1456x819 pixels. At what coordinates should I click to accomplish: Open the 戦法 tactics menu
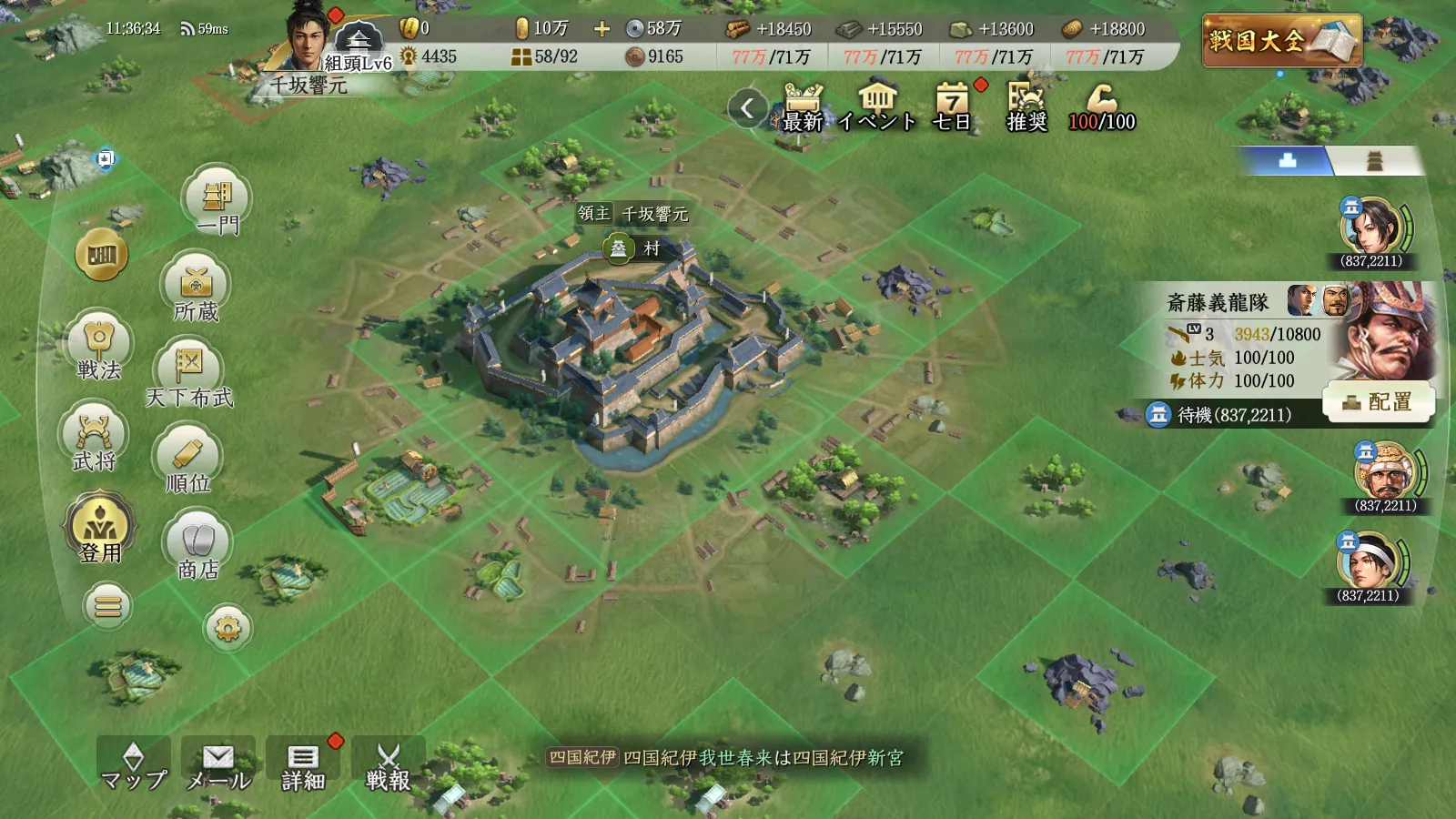[98, 348]
